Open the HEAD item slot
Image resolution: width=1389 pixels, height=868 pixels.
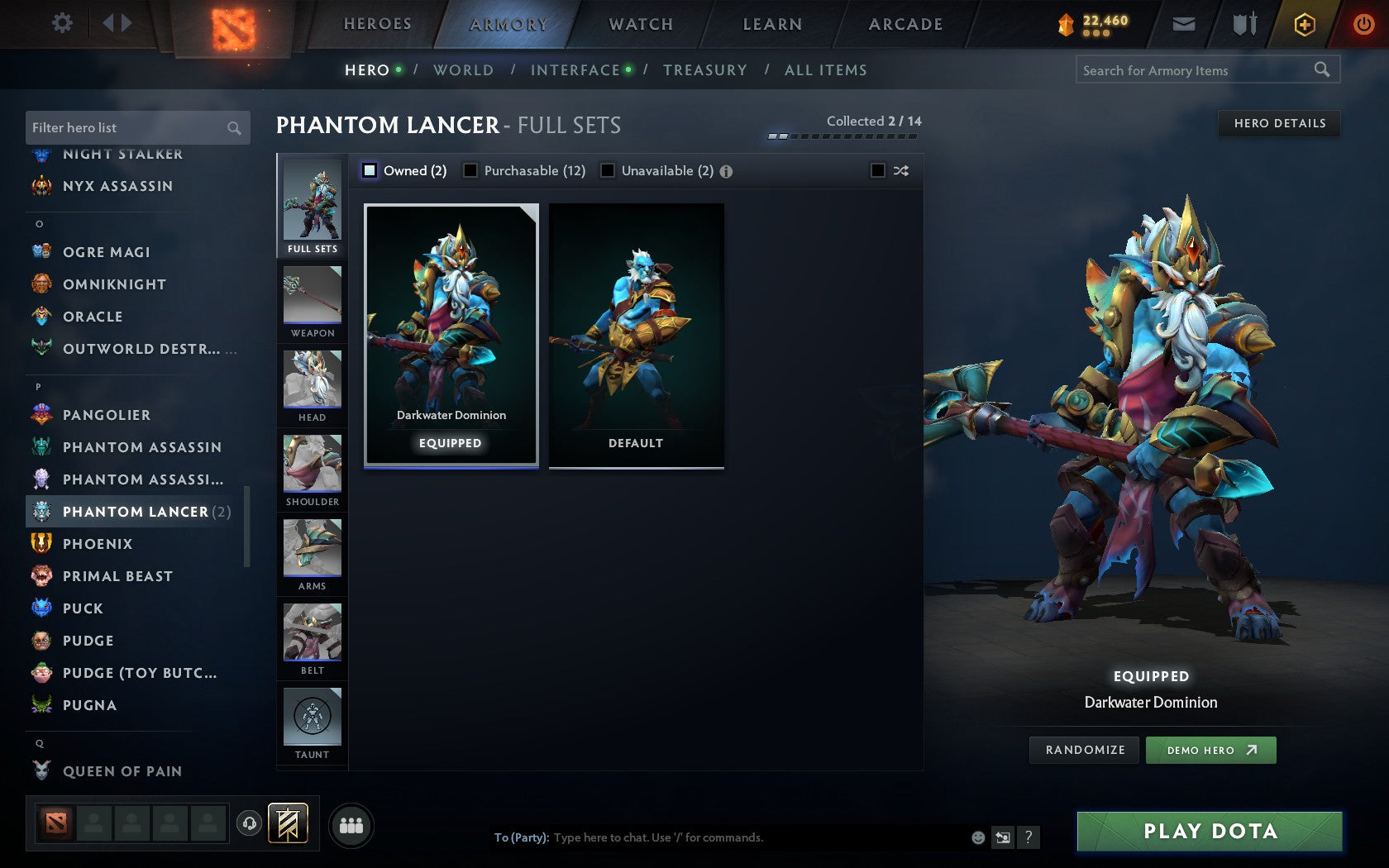point(312,386)
